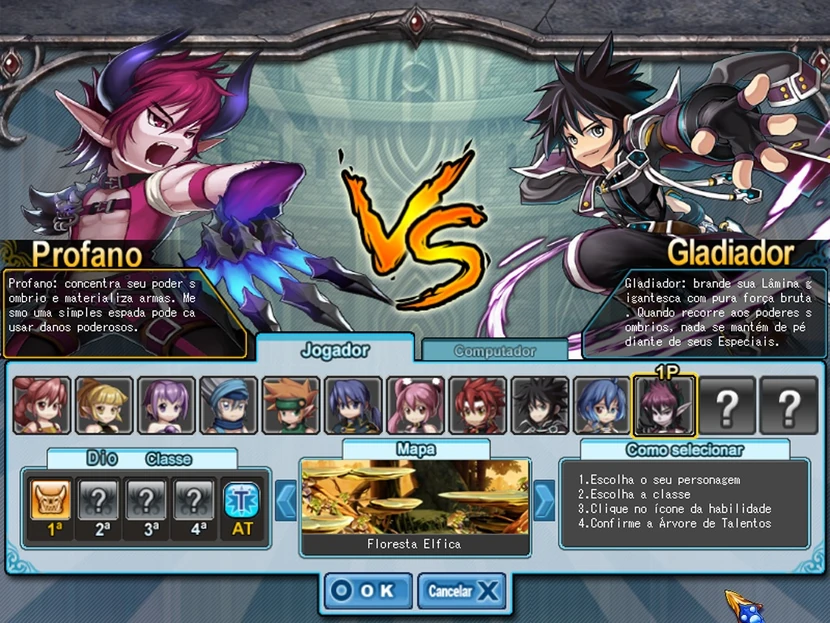Viewport: 830px width, 623px height.
Task: Choose the purple-haired girl portrait
Action: coord(166,405)
